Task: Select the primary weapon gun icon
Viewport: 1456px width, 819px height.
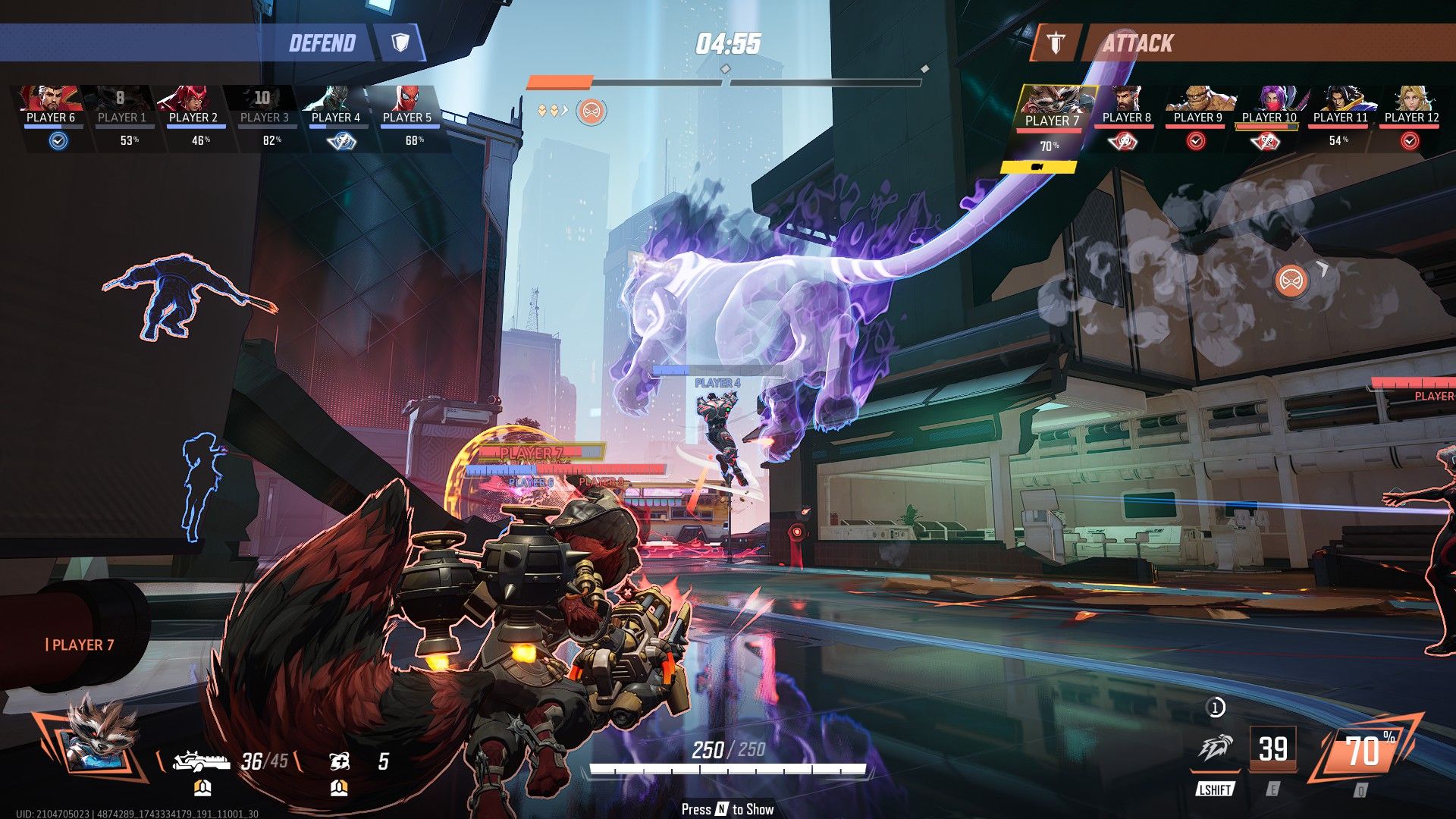Action: (x=201, y=761)
